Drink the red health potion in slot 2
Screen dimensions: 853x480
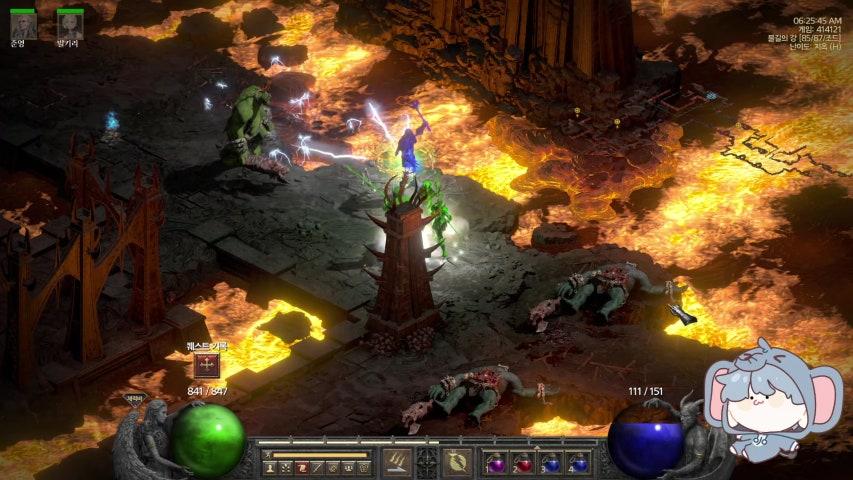coord(523,463)
